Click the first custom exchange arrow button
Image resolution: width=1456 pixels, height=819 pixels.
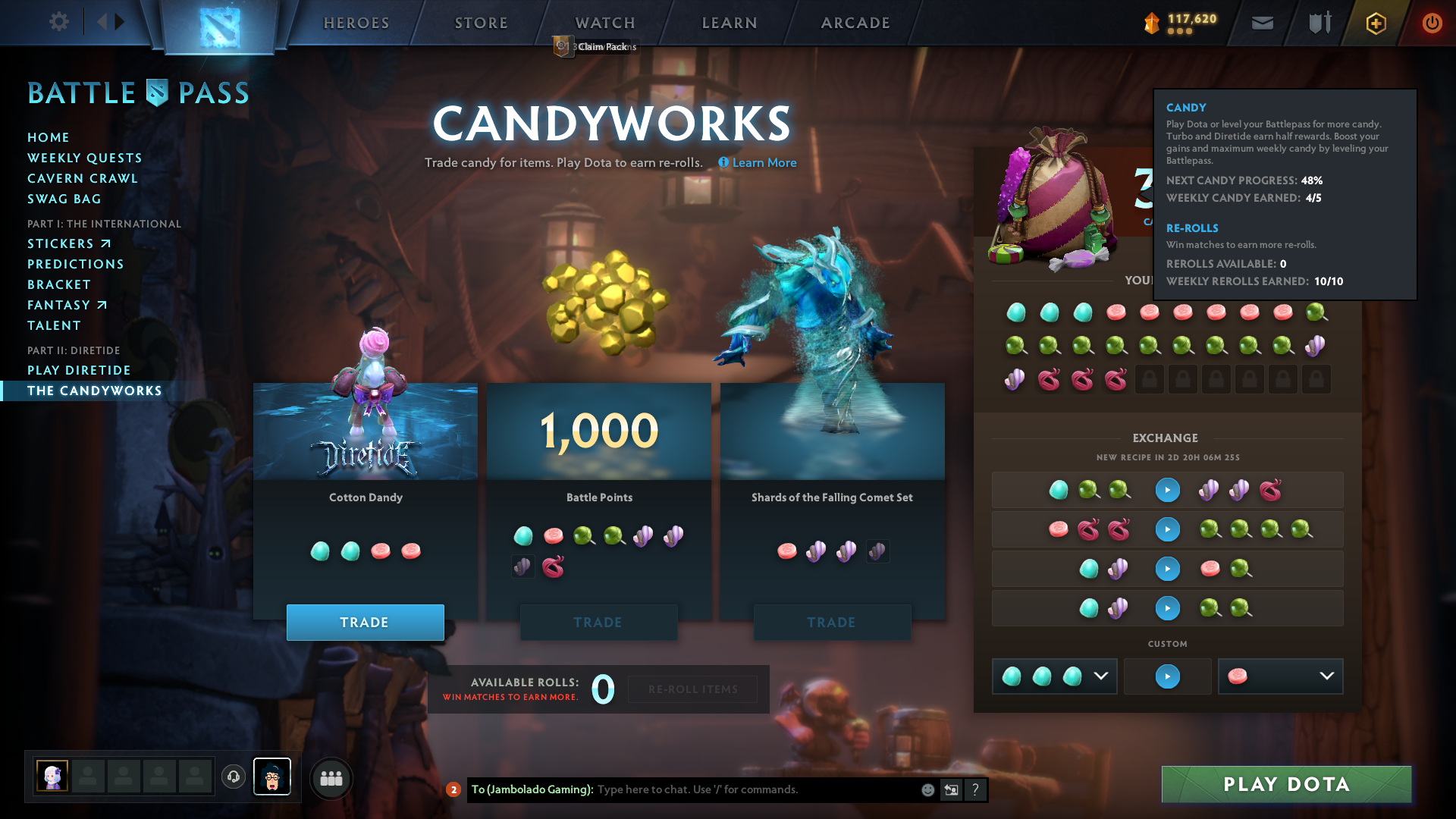[1167, 490]
